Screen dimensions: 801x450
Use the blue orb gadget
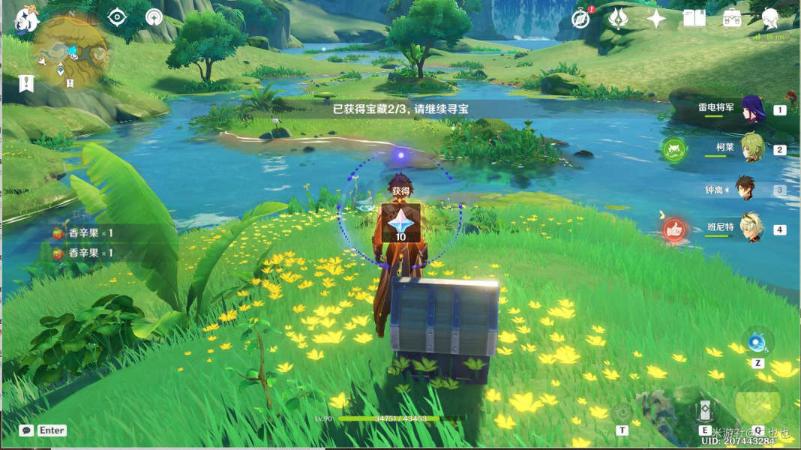point(759,341)
